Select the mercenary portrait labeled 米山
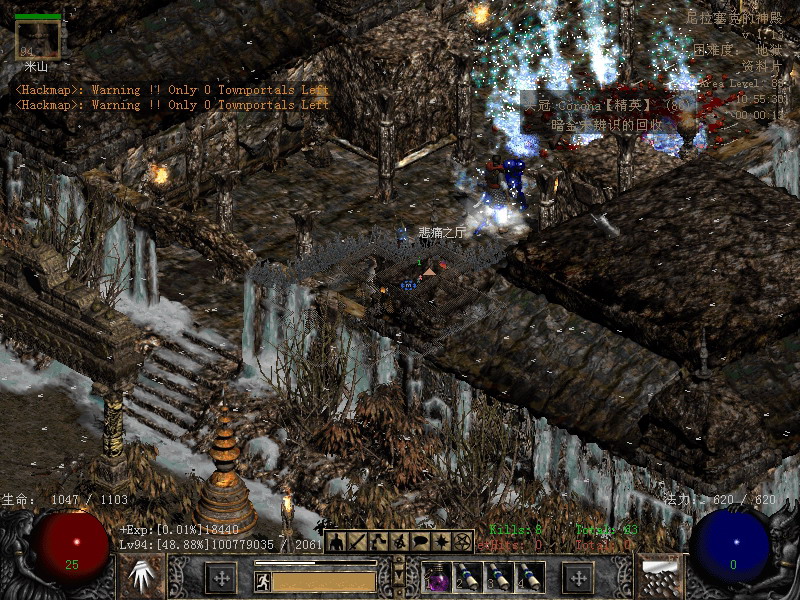This screenshot has height=600, width=800. [38, 40]
